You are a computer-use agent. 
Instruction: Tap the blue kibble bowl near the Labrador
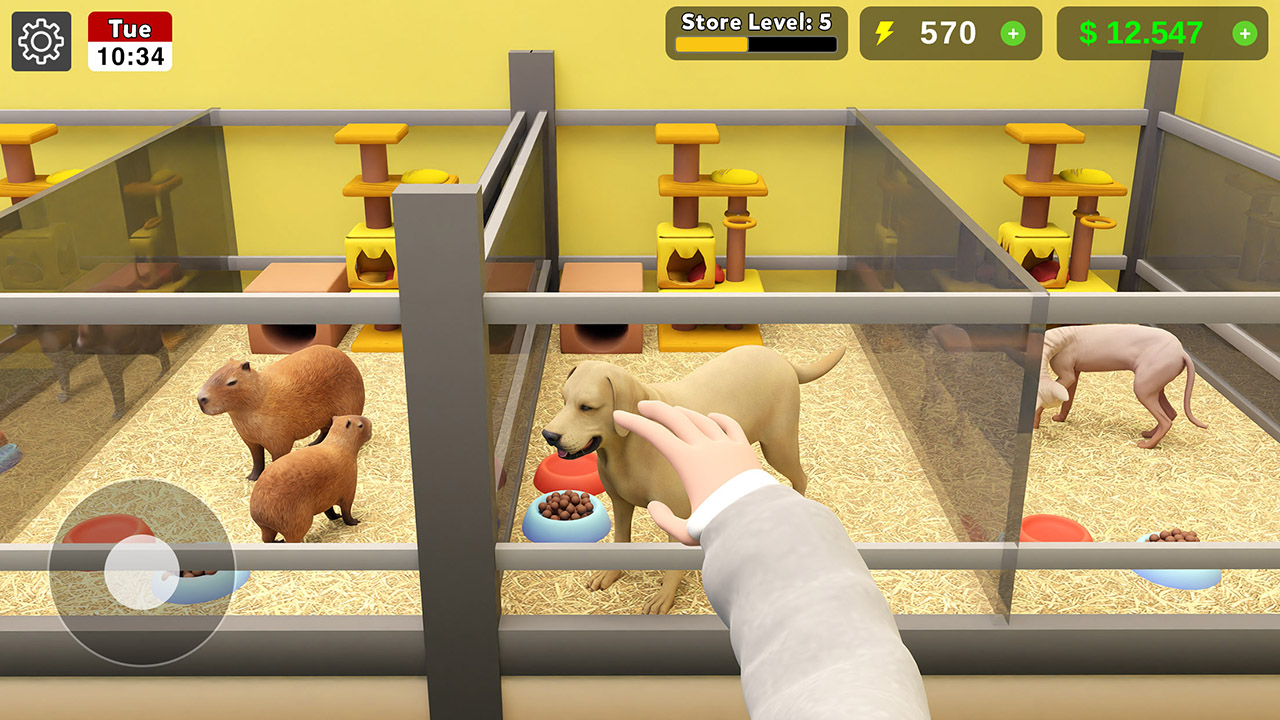coord(567,513)
